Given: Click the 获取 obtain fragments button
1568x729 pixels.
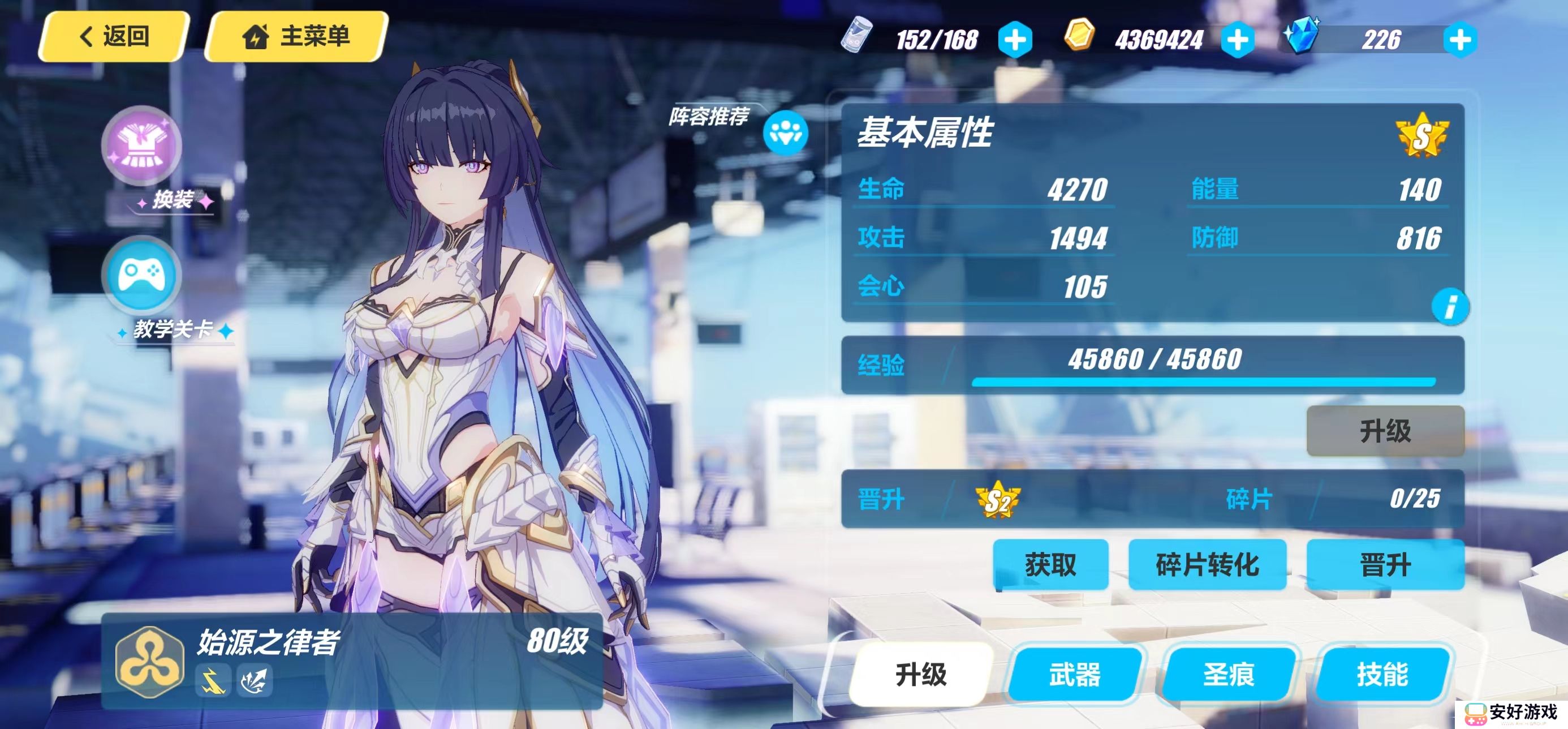Looking at the screenshot, I should pyautogui.click(x=1050, y=564).
